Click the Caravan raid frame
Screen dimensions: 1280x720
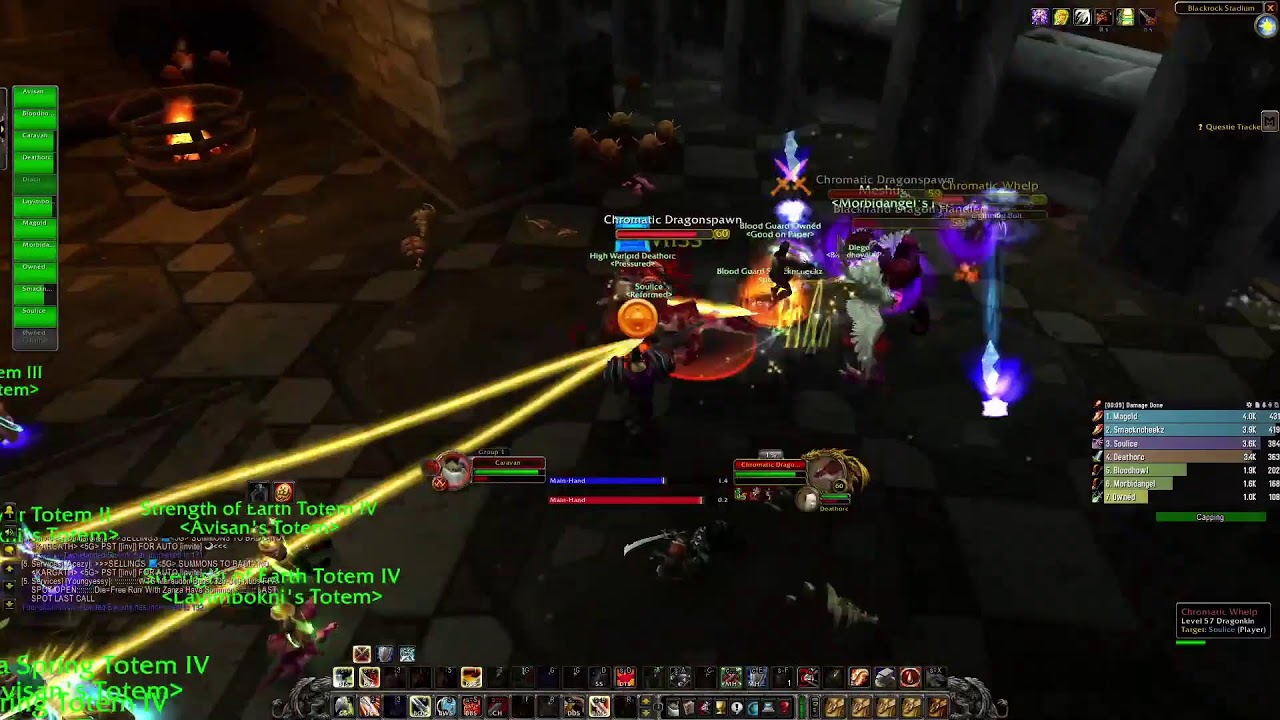(34, 136)
